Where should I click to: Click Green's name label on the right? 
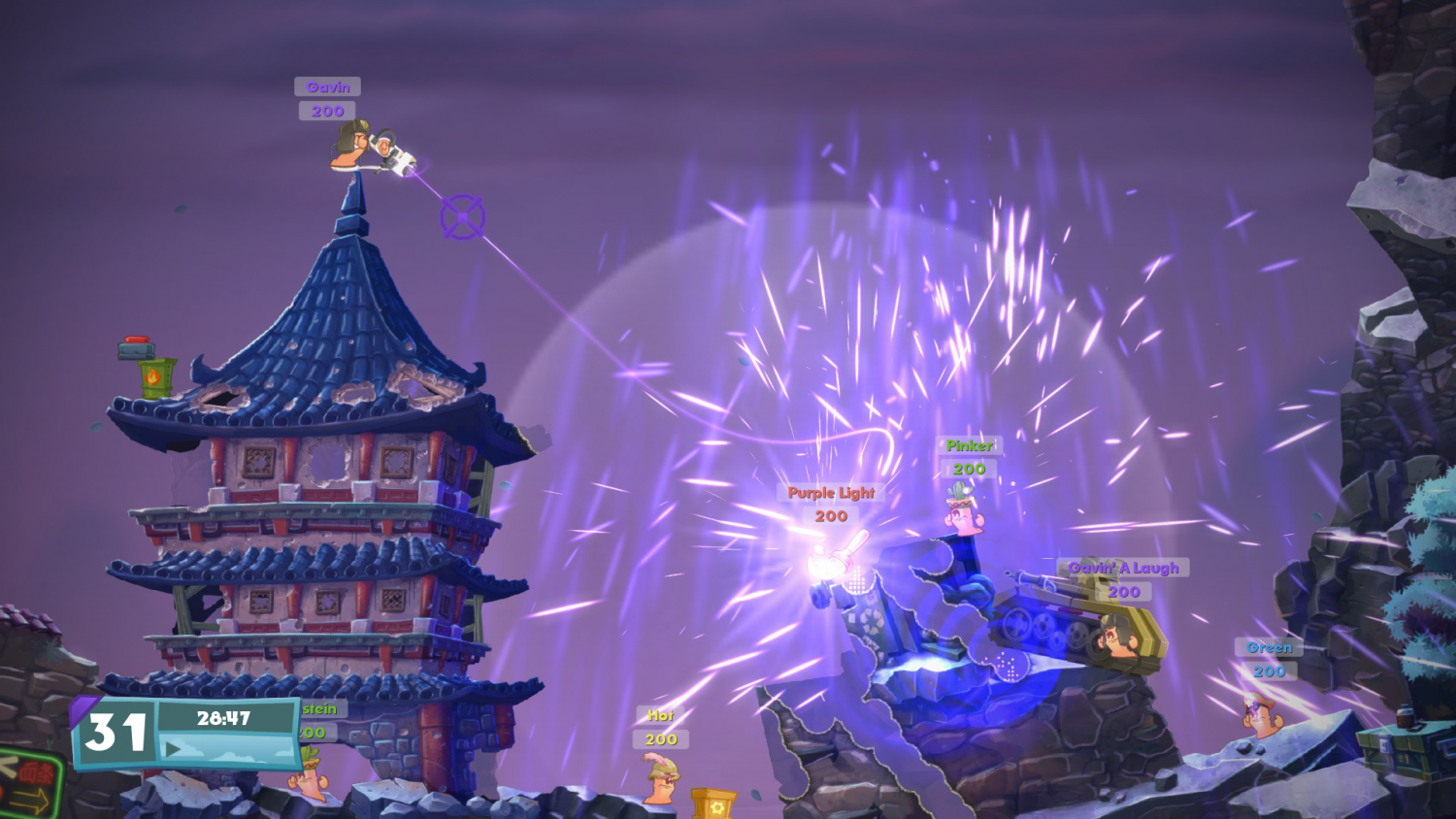(1270, 646)
